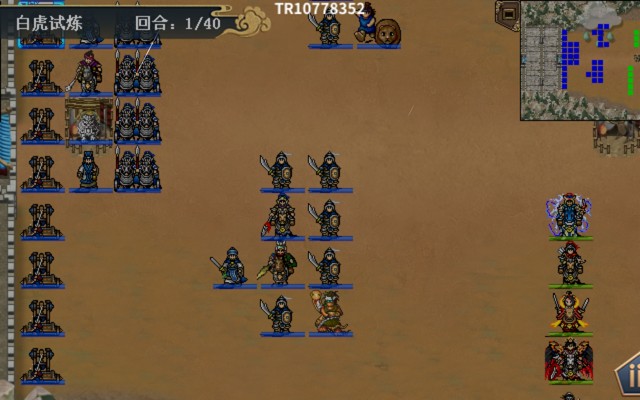This screenshot has height=400, width=640.
Task: Select the hero with purple lightning aura
Action: (569, 216)
